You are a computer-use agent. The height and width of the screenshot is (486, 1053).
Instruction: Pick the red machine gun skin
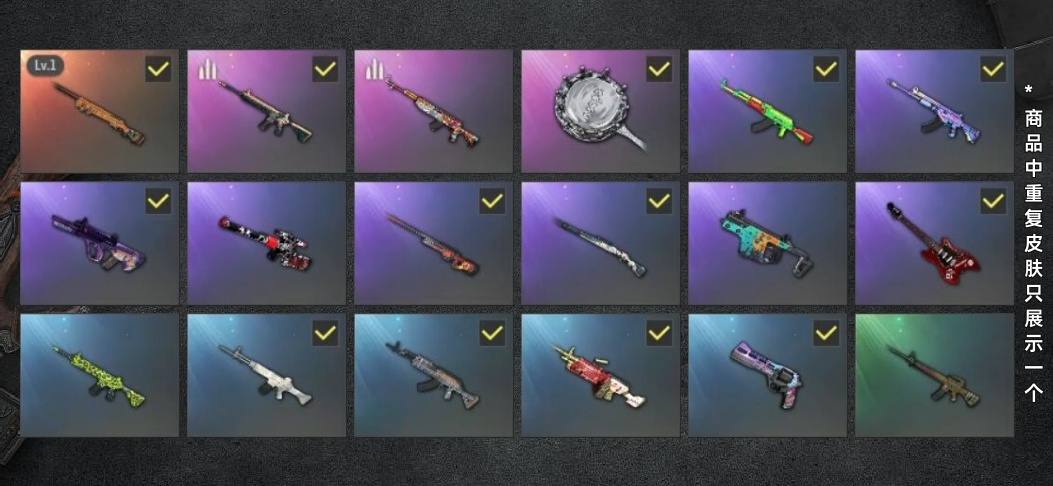[600, 375]
